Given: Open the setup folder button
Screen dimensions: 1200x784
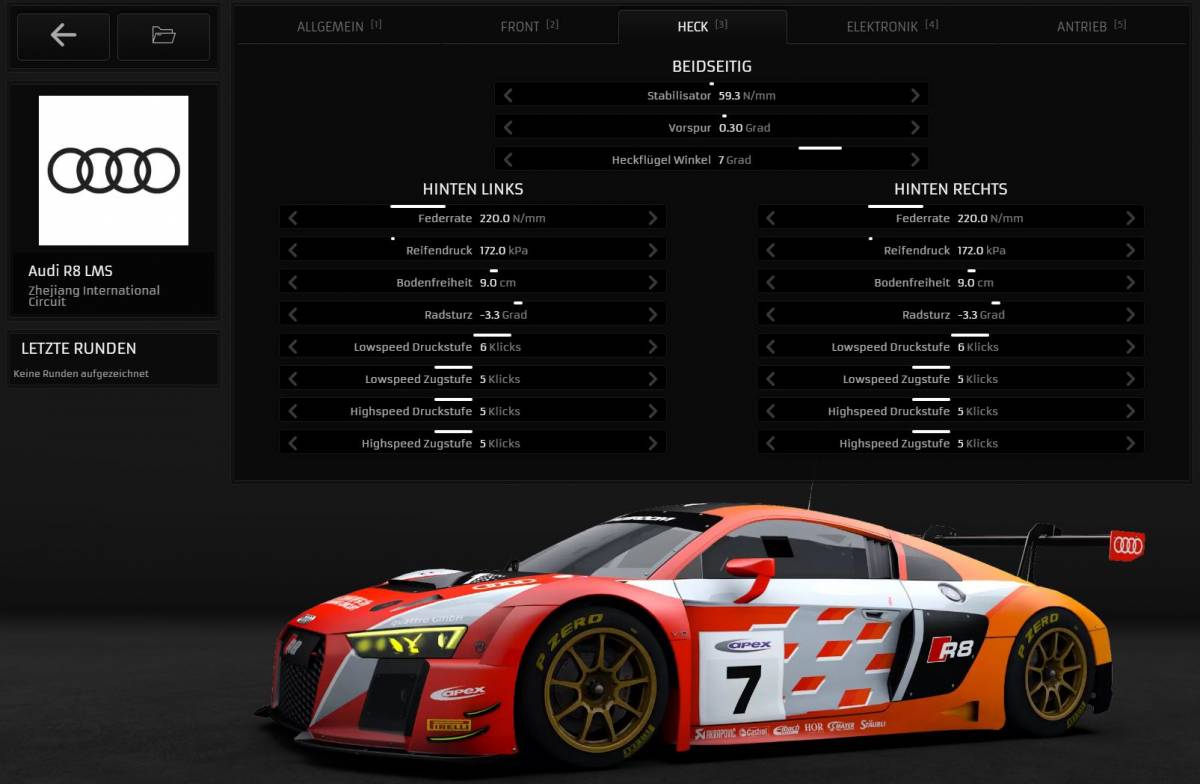Looking at the screenshot, I should tap(163, 36).
